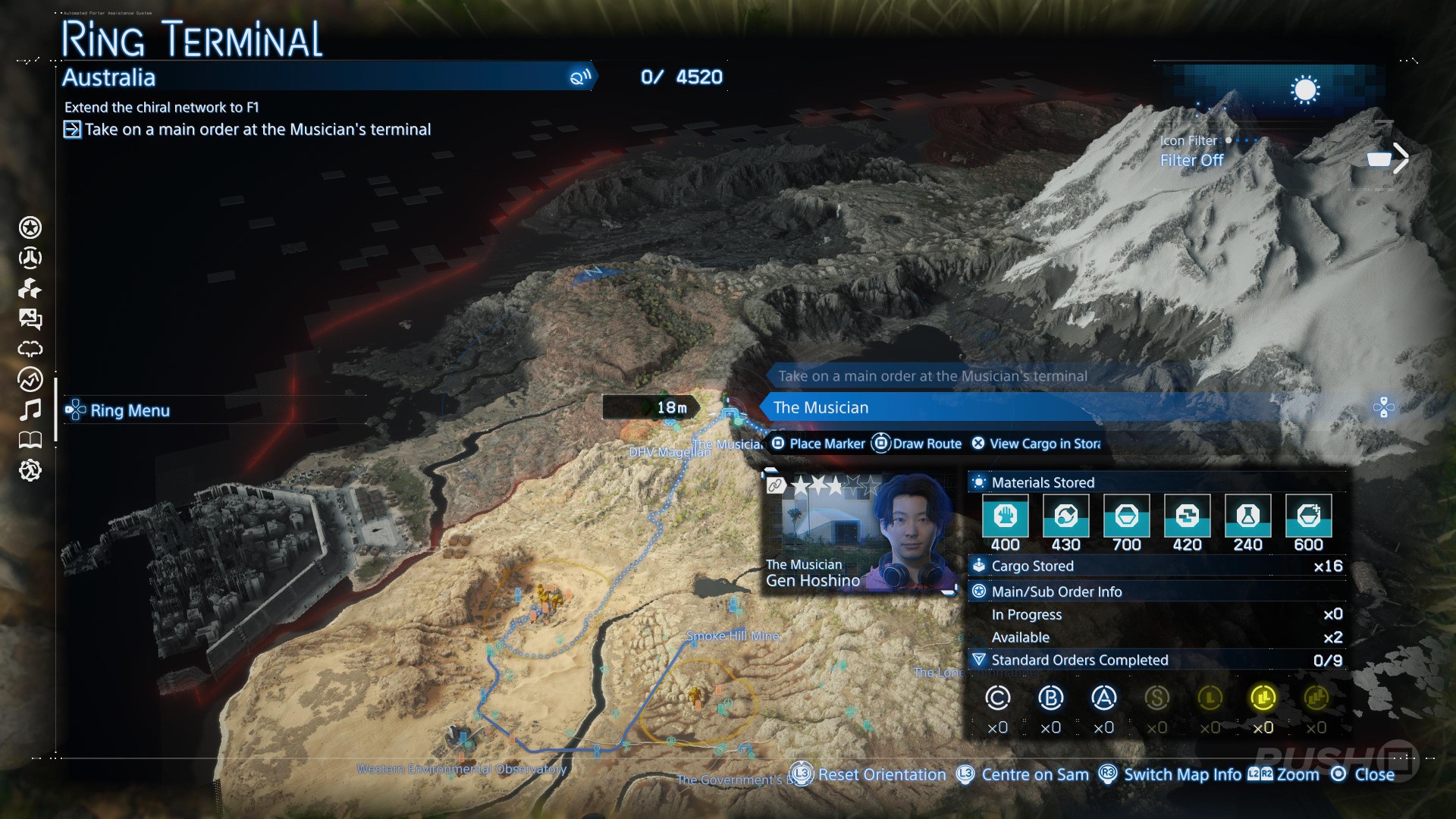Select the material slot showing 700

(x=1126, y=516)
